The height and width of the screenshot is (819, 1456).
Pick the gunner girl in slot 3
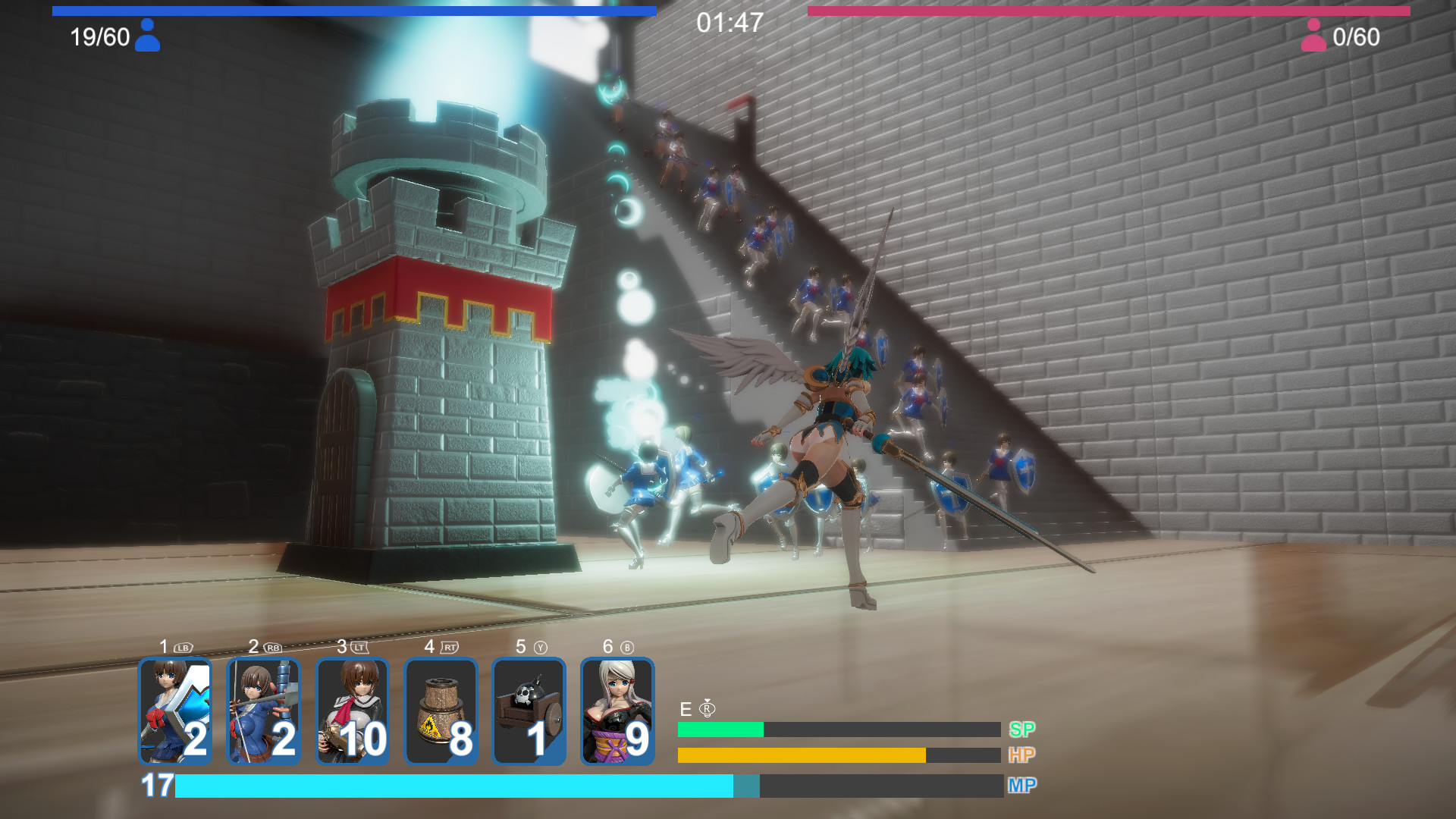click(x=353, y=711)
